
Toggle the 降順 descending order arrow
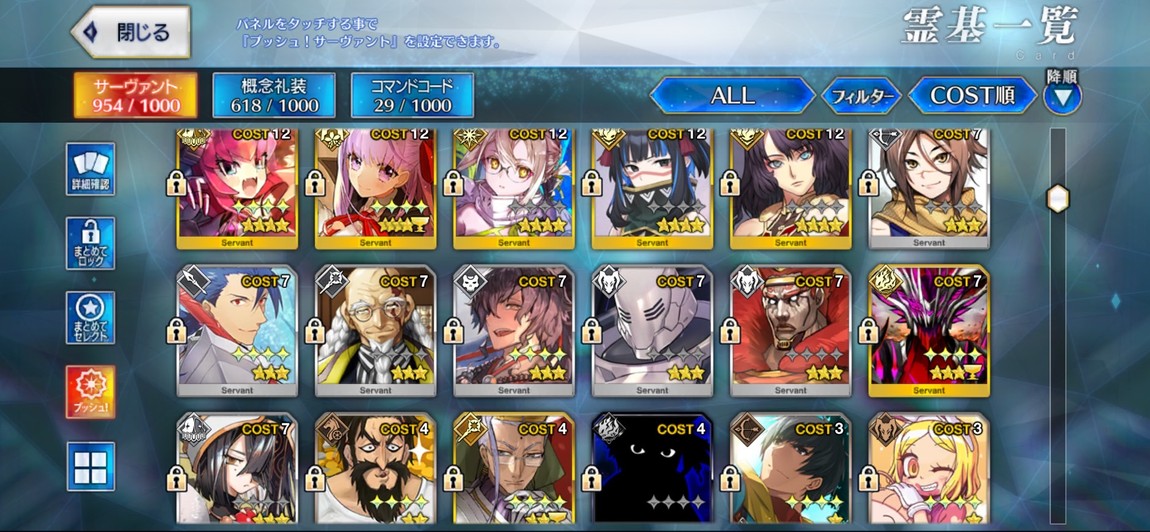coord(1061,97)
